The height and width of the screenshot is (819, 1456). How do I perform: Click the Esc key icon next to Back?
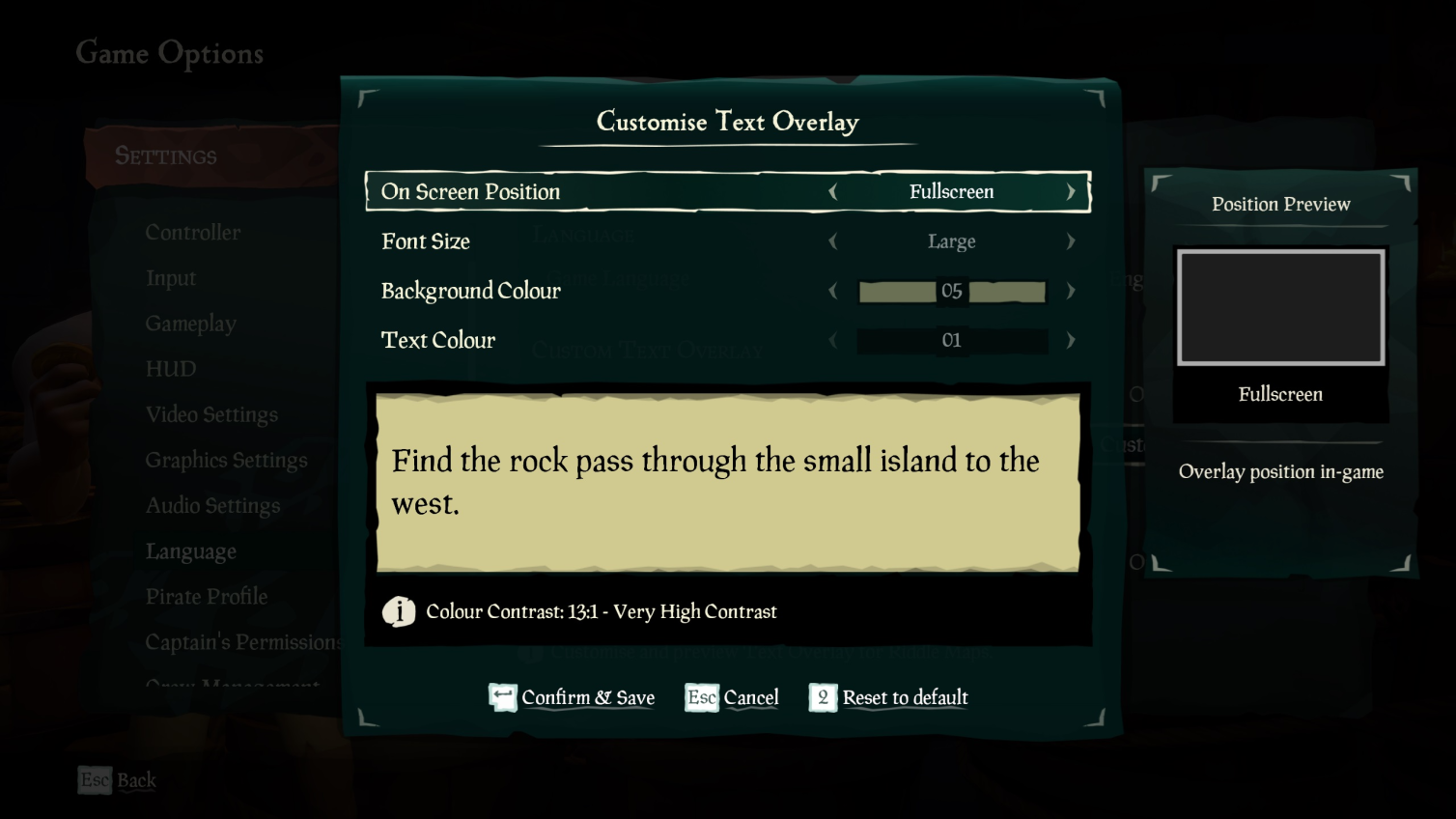tap(93, 780)
